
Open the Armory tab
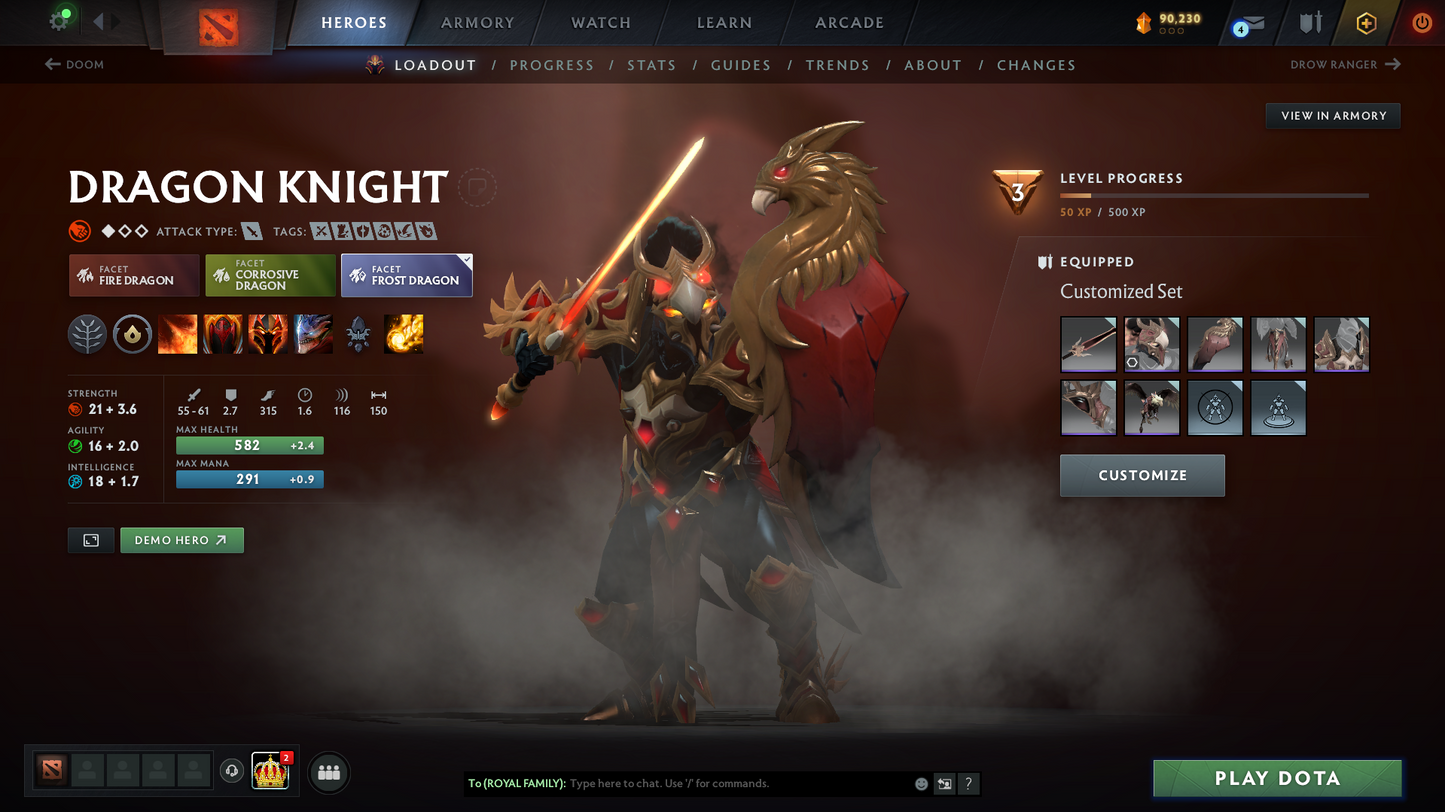[477, 23]
